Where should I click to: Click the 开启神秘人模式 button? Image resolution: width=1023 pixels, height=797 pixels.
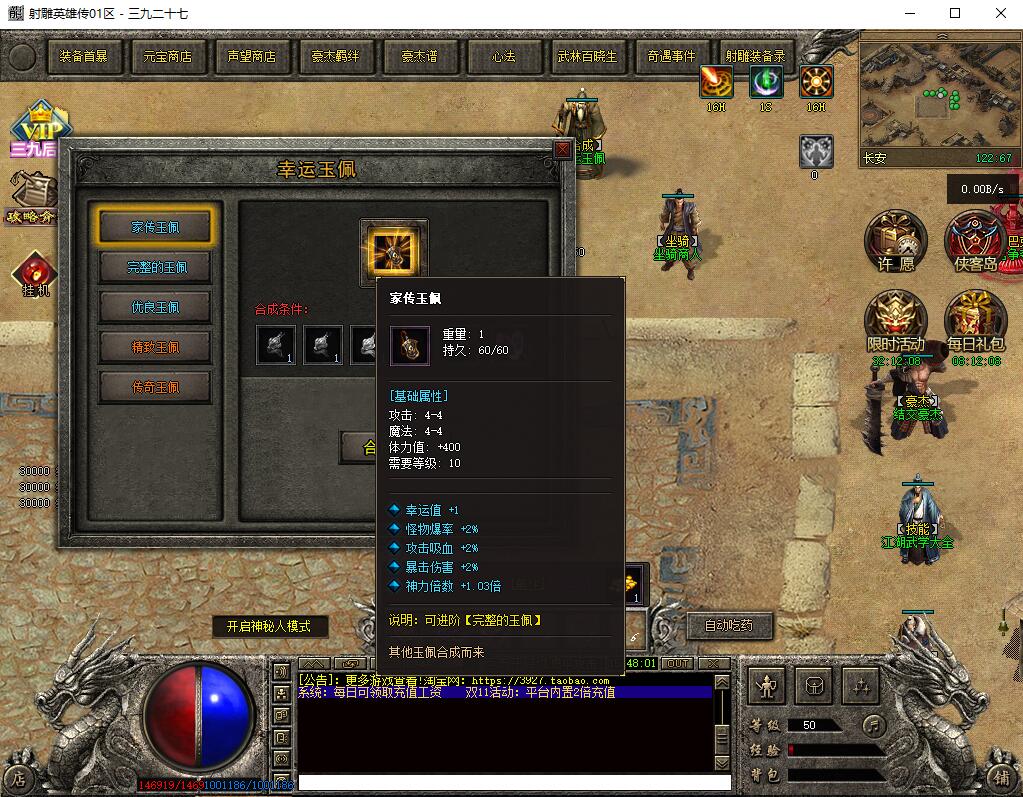click(x=268, y=626)
